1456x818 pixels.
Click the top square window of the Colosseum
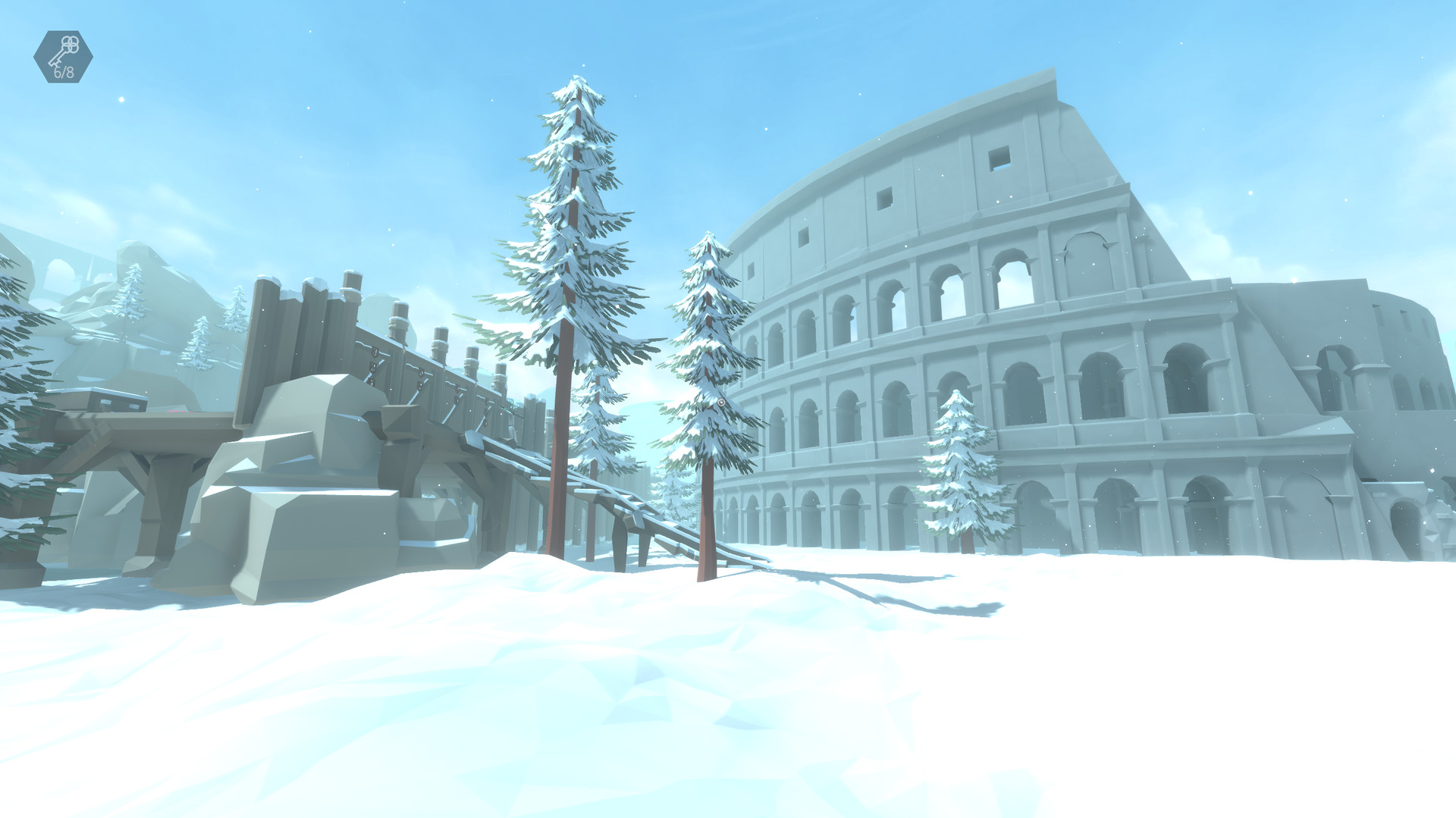point(1000,158)
